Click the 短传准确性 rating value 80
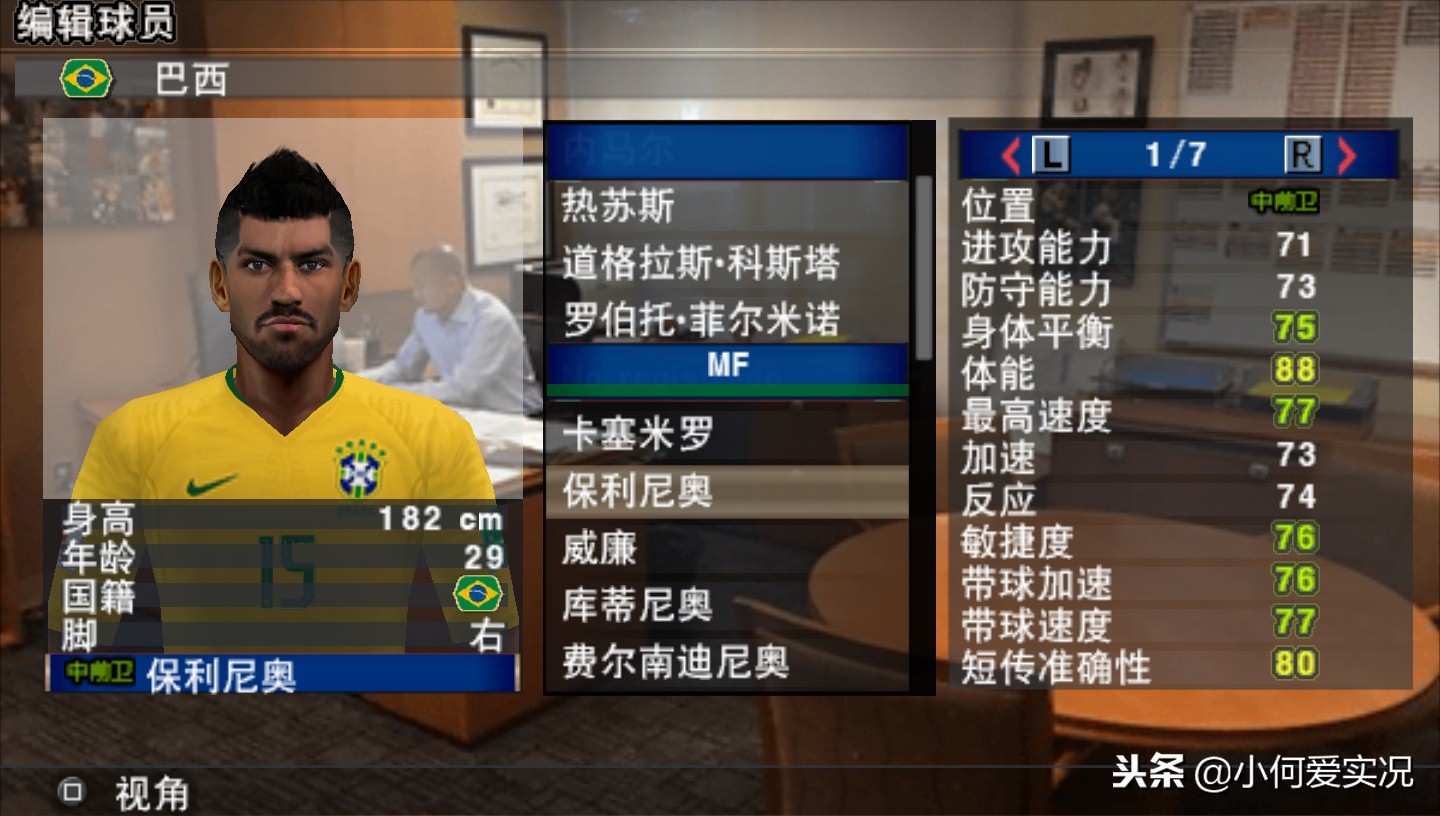 (x=1294, y=662)
